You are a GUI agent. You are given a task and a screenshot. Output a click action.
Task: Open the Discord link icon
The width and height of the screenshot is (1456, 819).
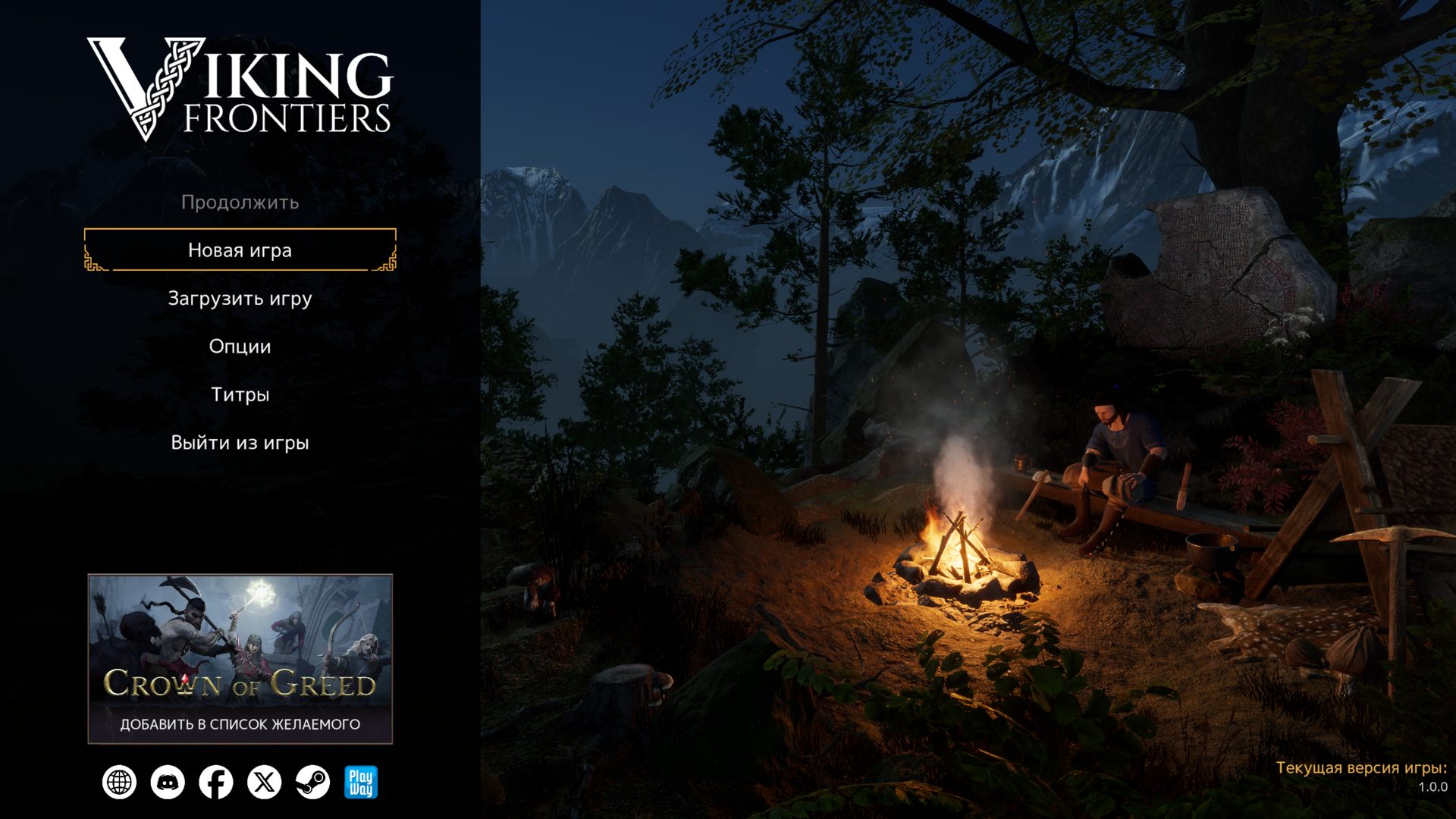168,783
